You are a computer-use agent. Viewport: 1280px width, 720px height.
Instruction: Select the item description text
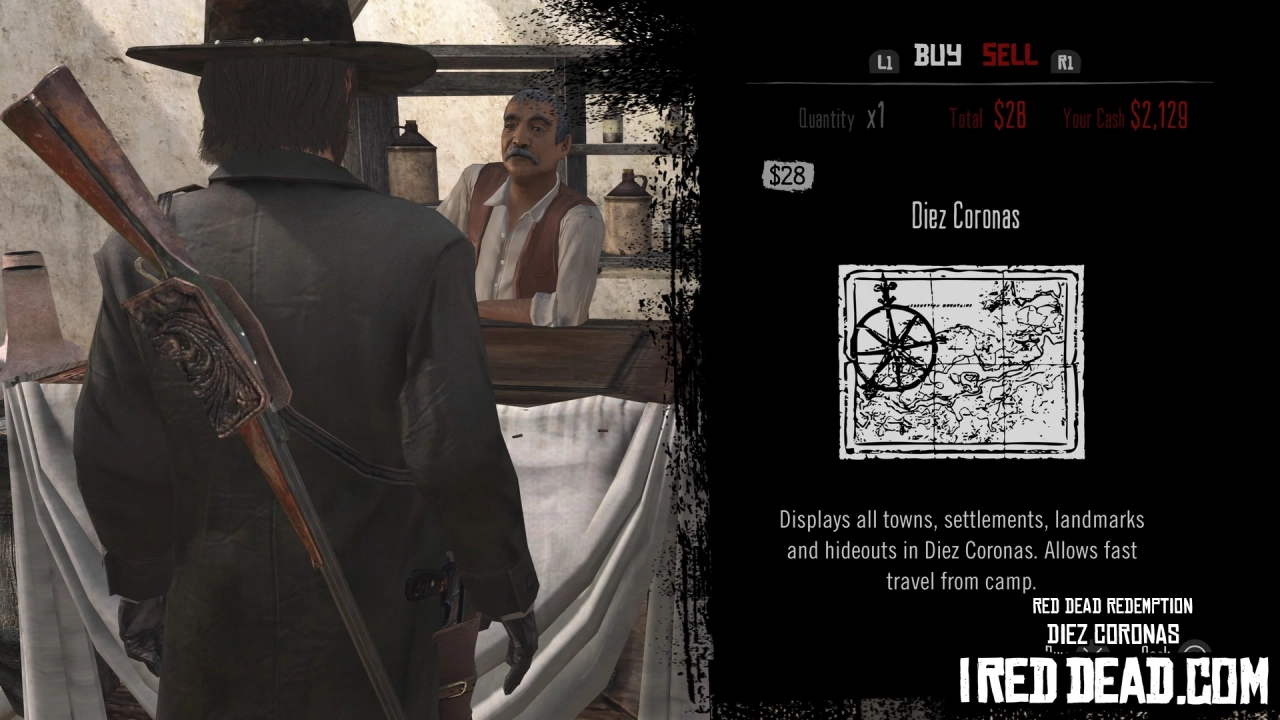961,550
